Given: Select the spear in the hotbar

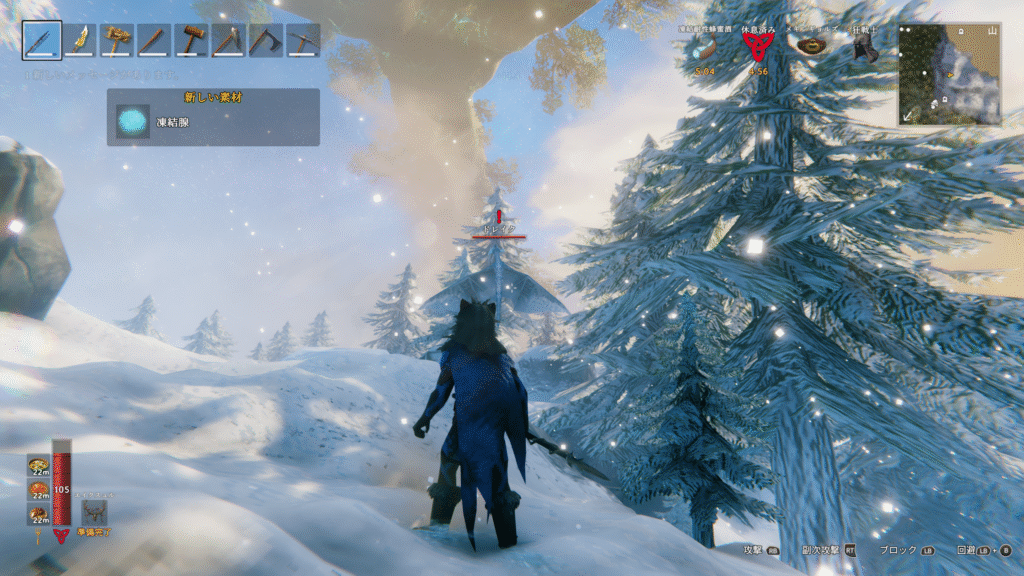Looking at the screenshot, I should (x=42, y=40).
